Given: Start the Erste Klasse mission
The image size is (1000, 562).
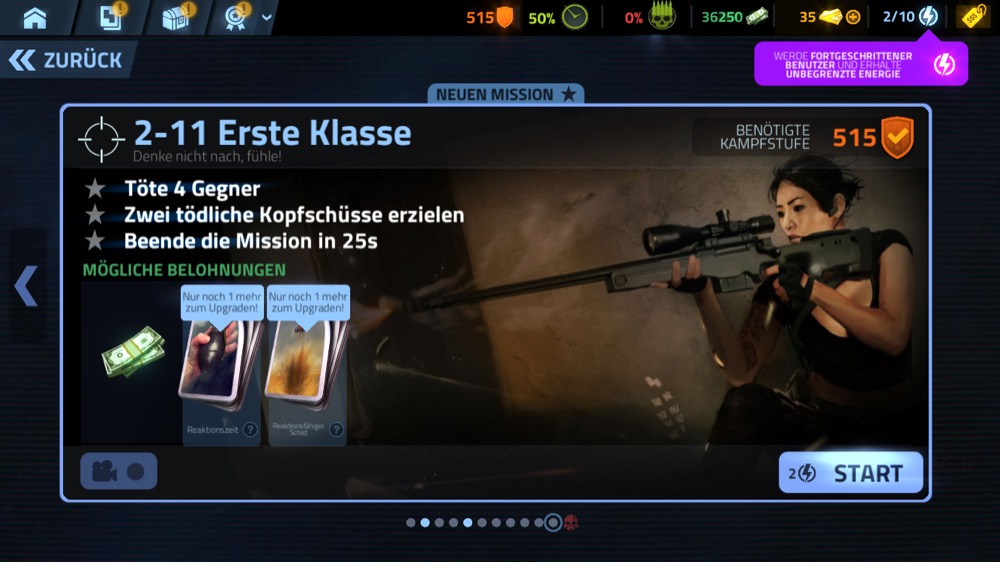Looking at the screenshot, I should [x=851, y=473].
